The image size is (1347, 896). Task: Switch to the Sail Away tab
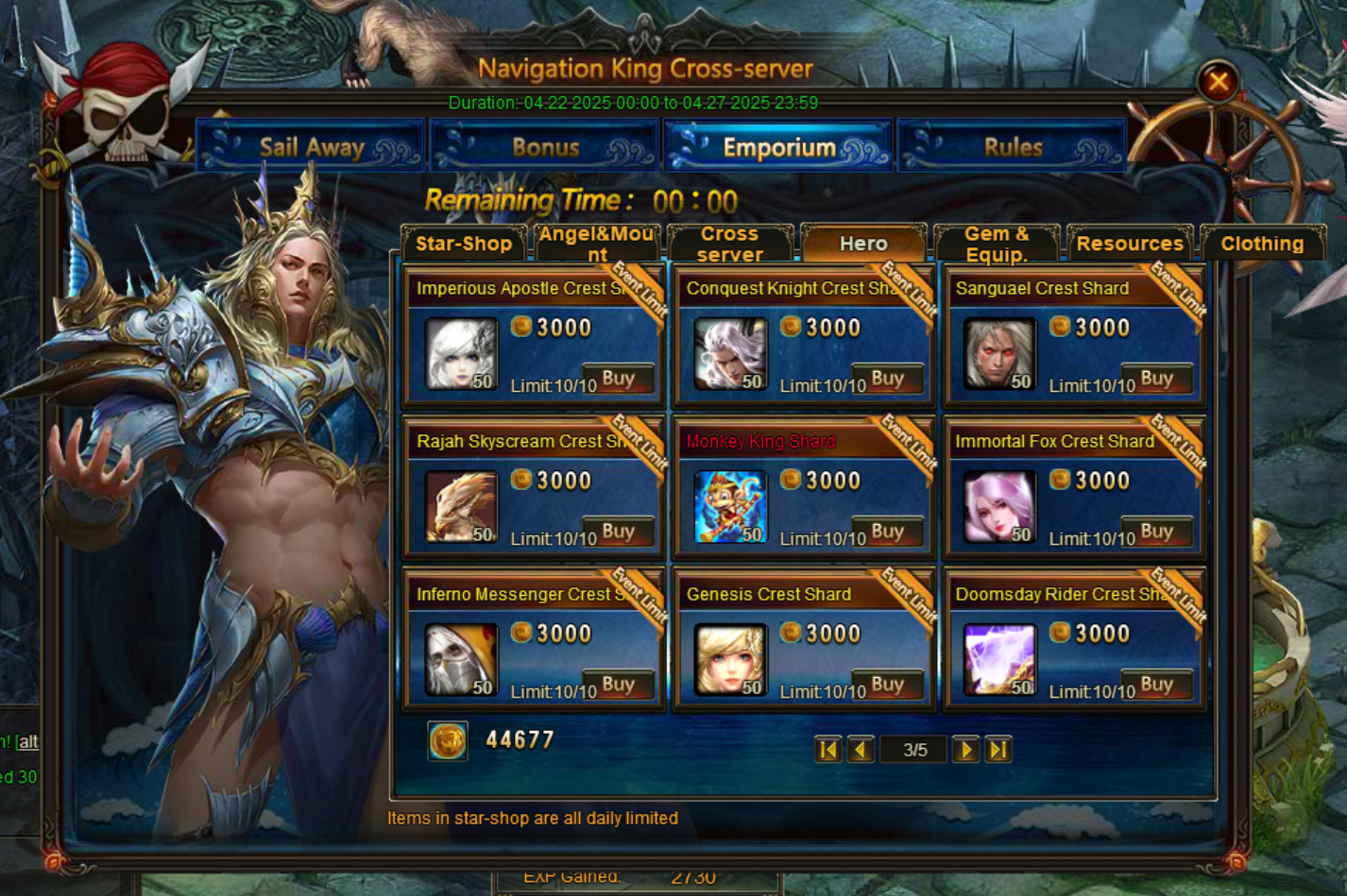pyautogui.click(x=311, y=147)
